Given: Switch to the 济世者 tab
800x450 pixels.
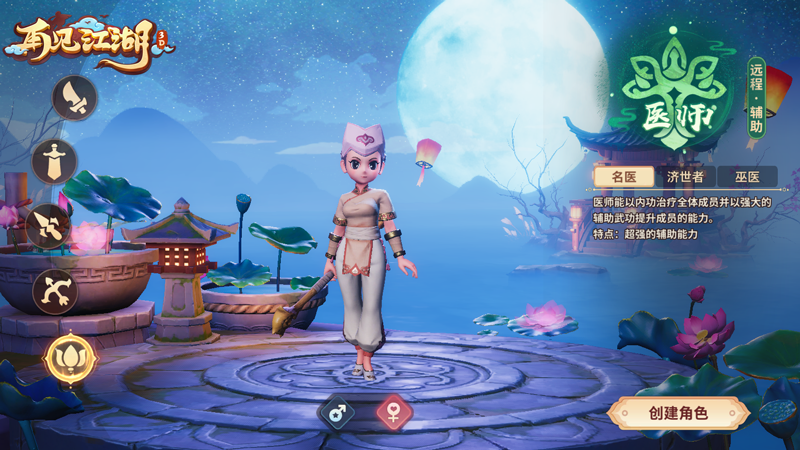Looking at the screenshot, I should [x=686, y=177].
